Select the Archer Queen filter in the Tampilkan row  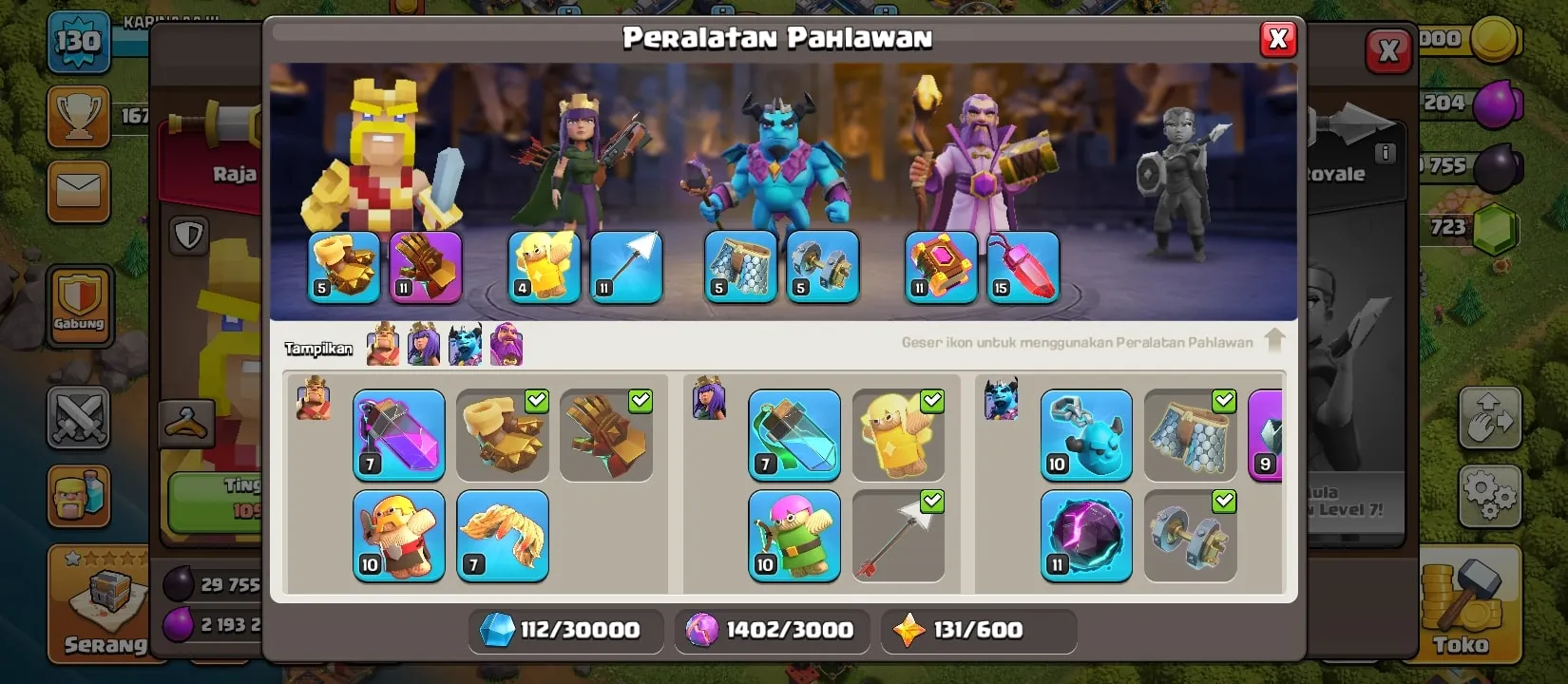[422, 344]
